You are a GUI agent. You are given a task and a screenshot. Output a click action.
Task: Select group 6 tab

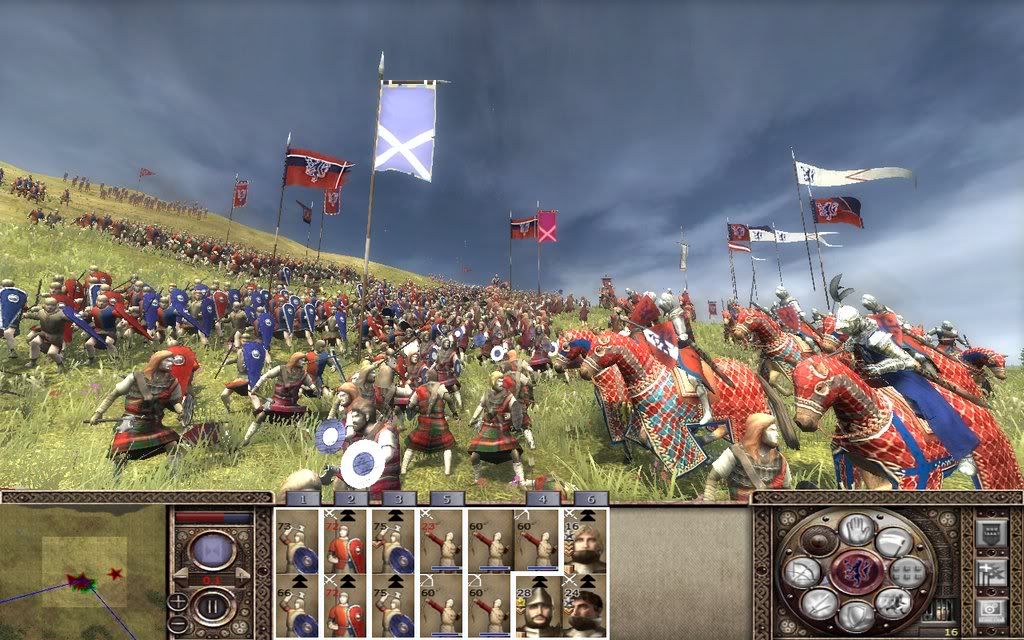pyautogui.click(x=590, y=498)
